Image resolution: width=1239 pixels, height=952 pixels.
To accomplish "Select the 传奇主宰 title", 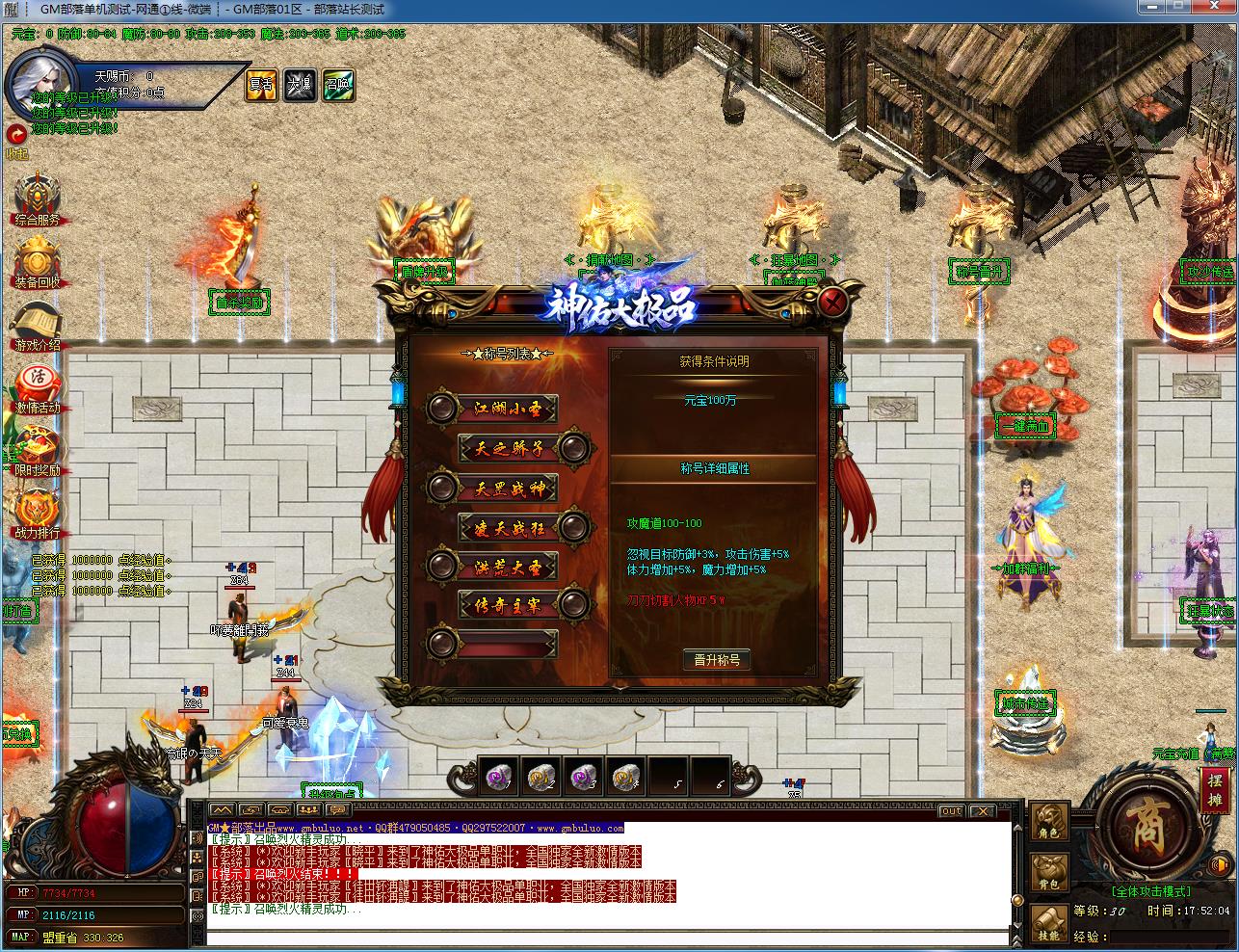I will pos(509,605).
